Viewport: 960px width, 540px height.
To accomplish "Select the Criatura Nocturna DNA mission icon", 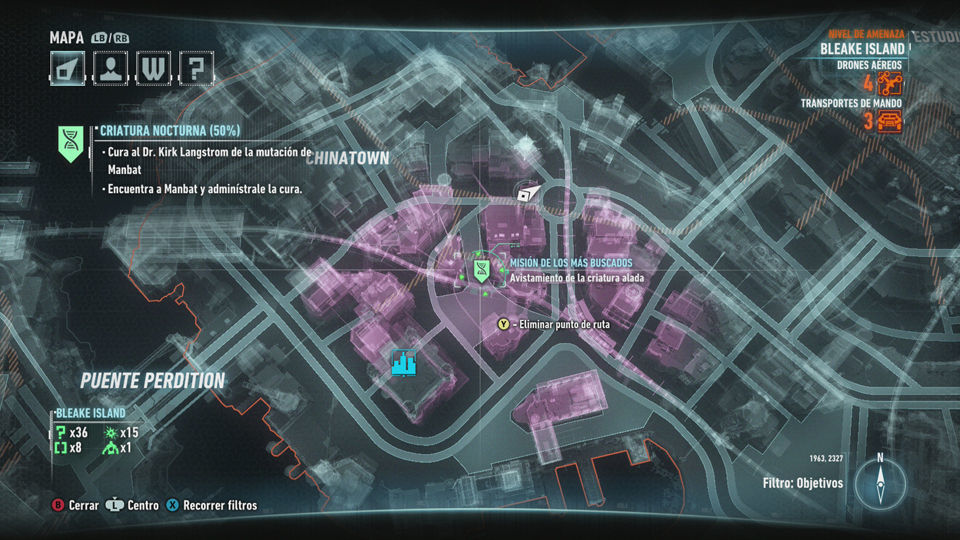I will click(71, 143).
